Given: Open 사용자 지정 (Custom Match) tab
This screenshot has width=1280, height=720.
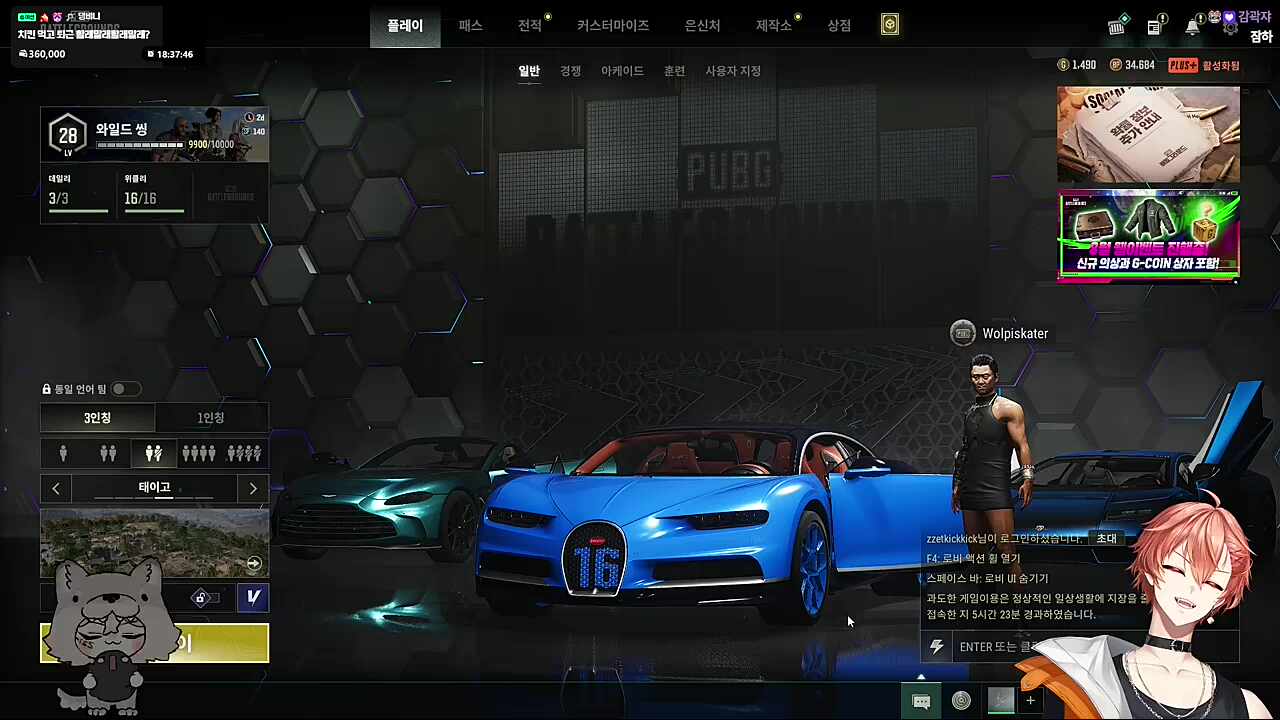Looking at the screenshot, I should coord(733,71).
